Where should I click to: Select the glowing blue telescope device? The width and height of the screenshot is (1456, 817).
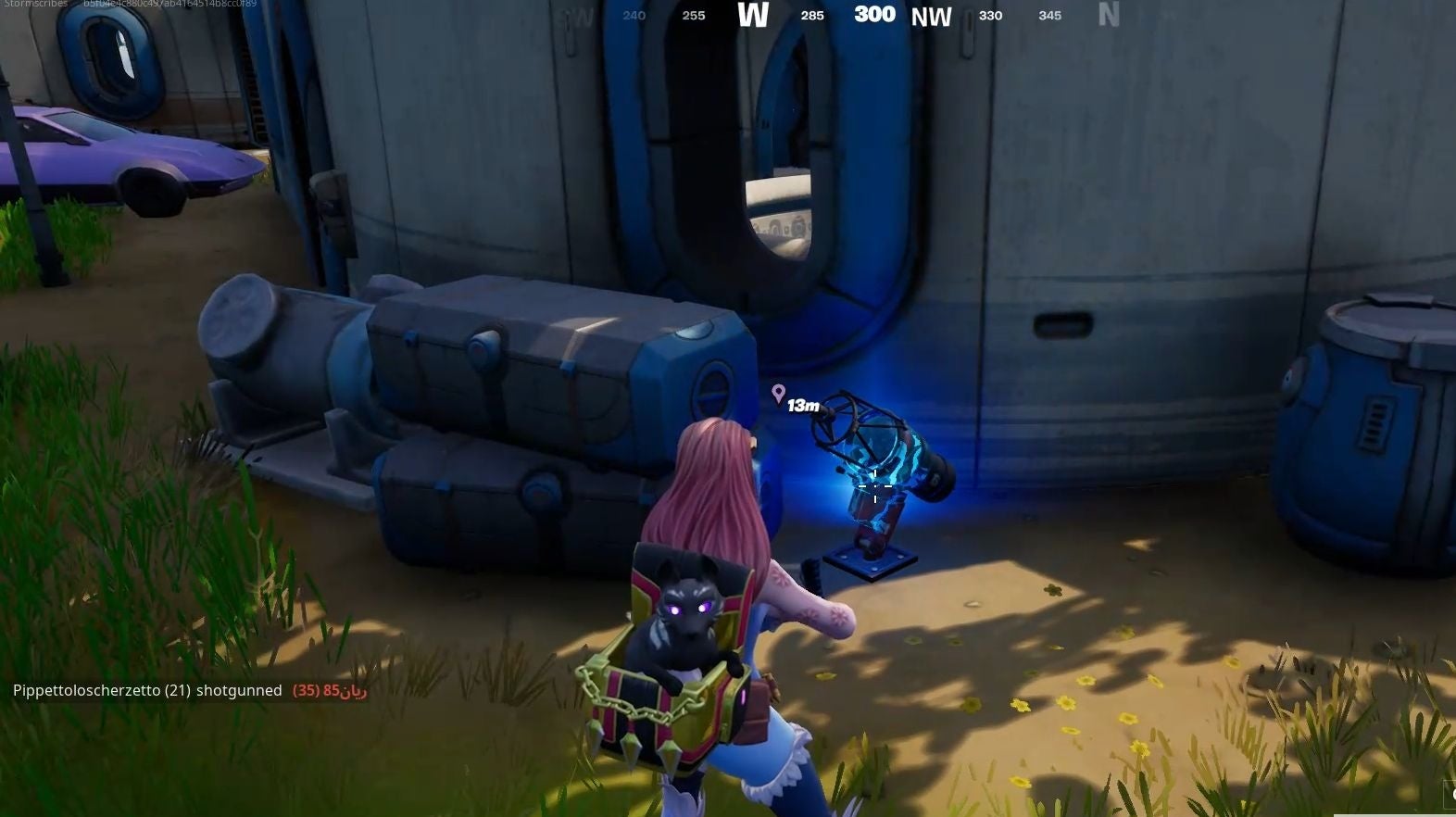(x=875, y=472)
